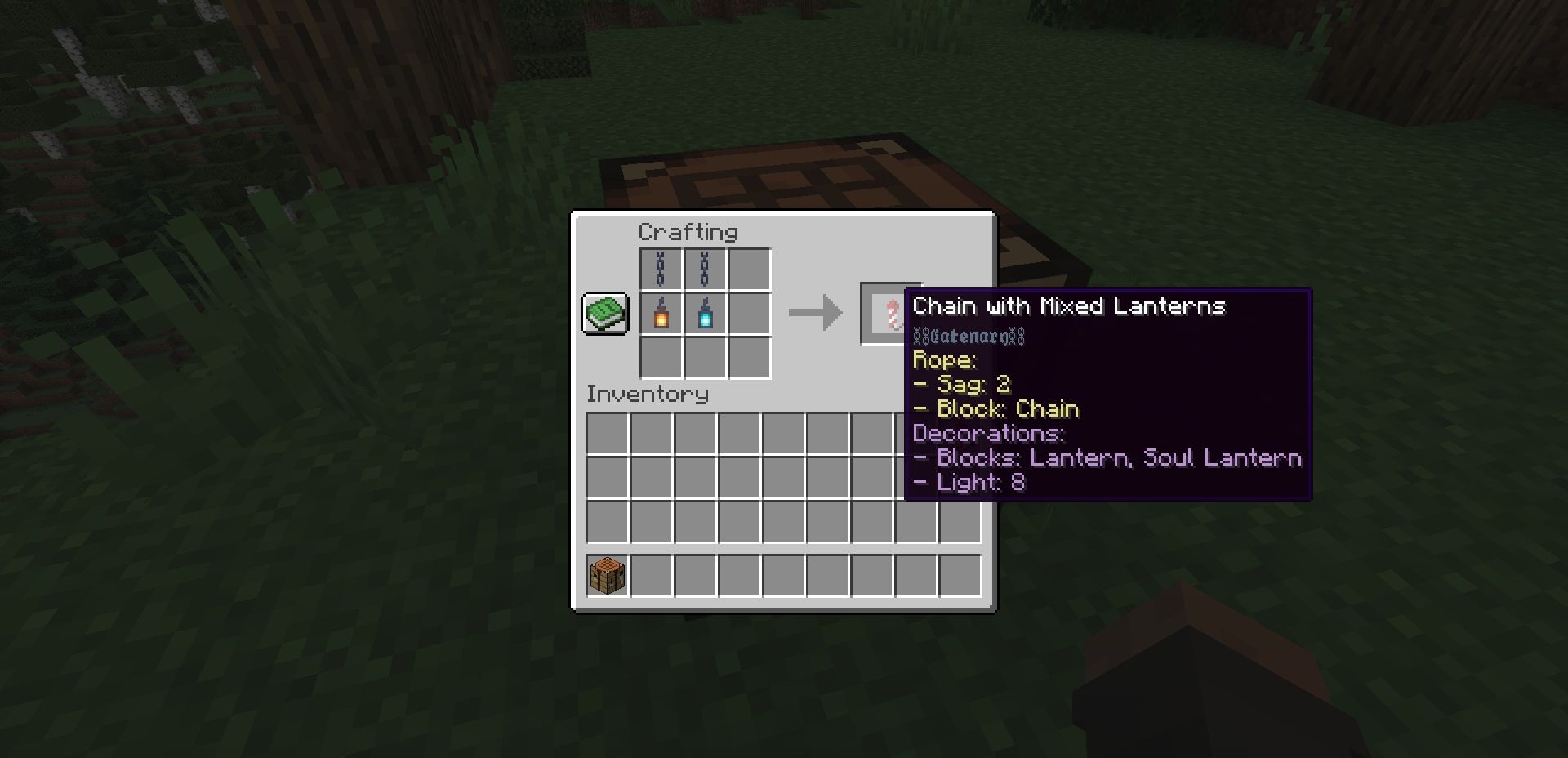Click the Inventory section label
This screenshot has height=758, width=1568.
648,395
